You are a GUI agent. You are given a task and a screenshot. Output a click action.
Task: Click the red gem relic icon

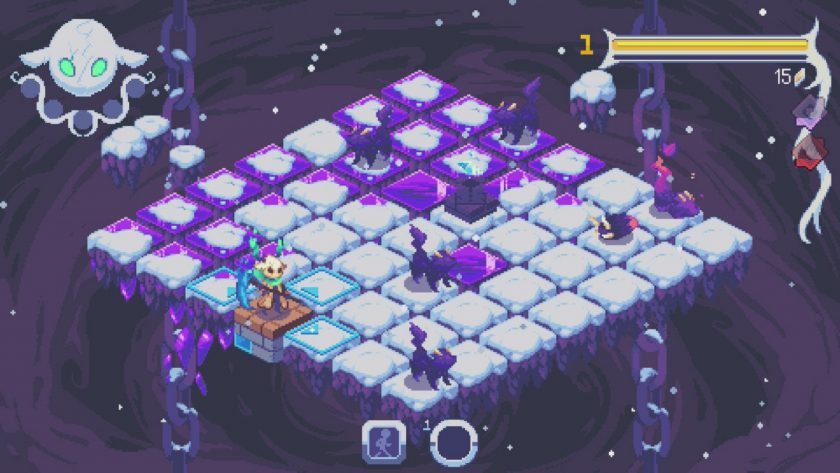[x=806, y=150]
